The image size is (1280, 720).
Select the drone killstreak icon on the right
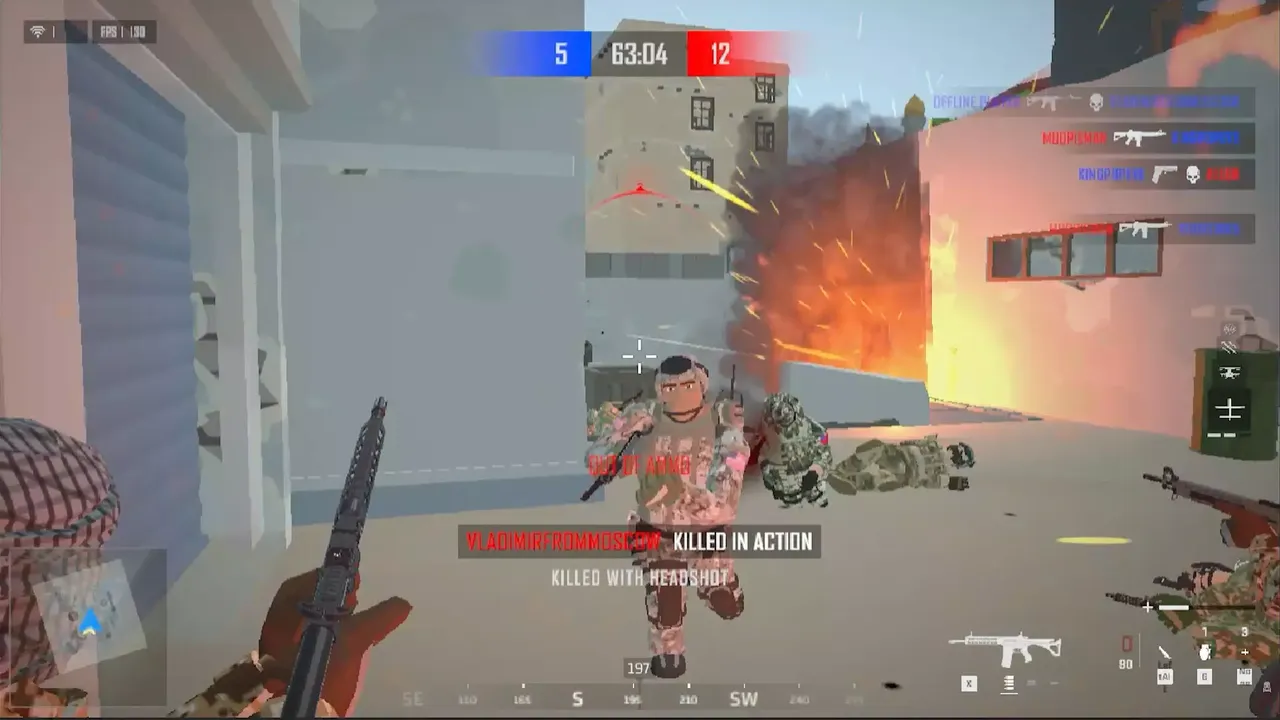1230,372
